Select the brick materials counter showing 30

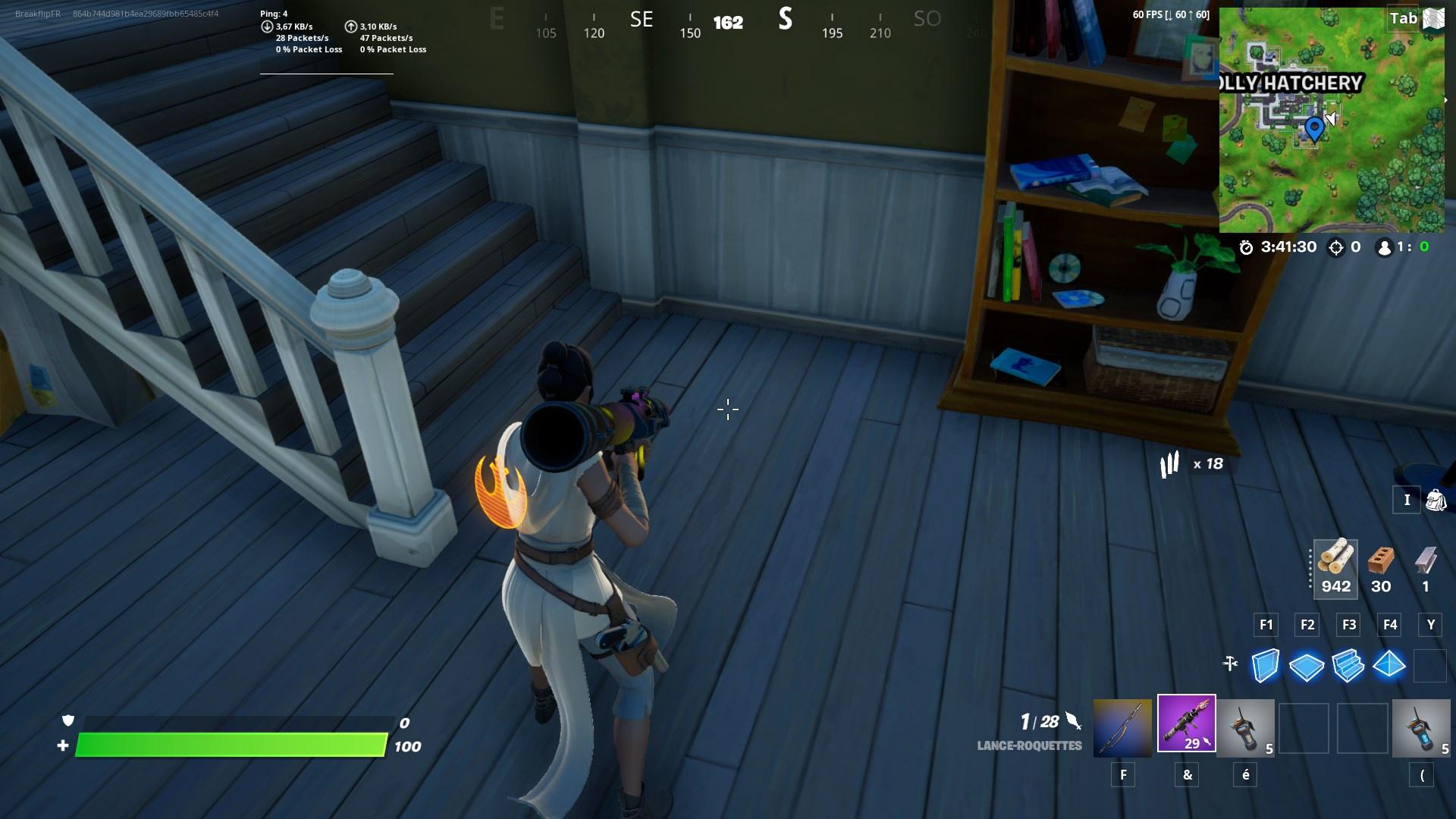click(x=1381, y=569)
